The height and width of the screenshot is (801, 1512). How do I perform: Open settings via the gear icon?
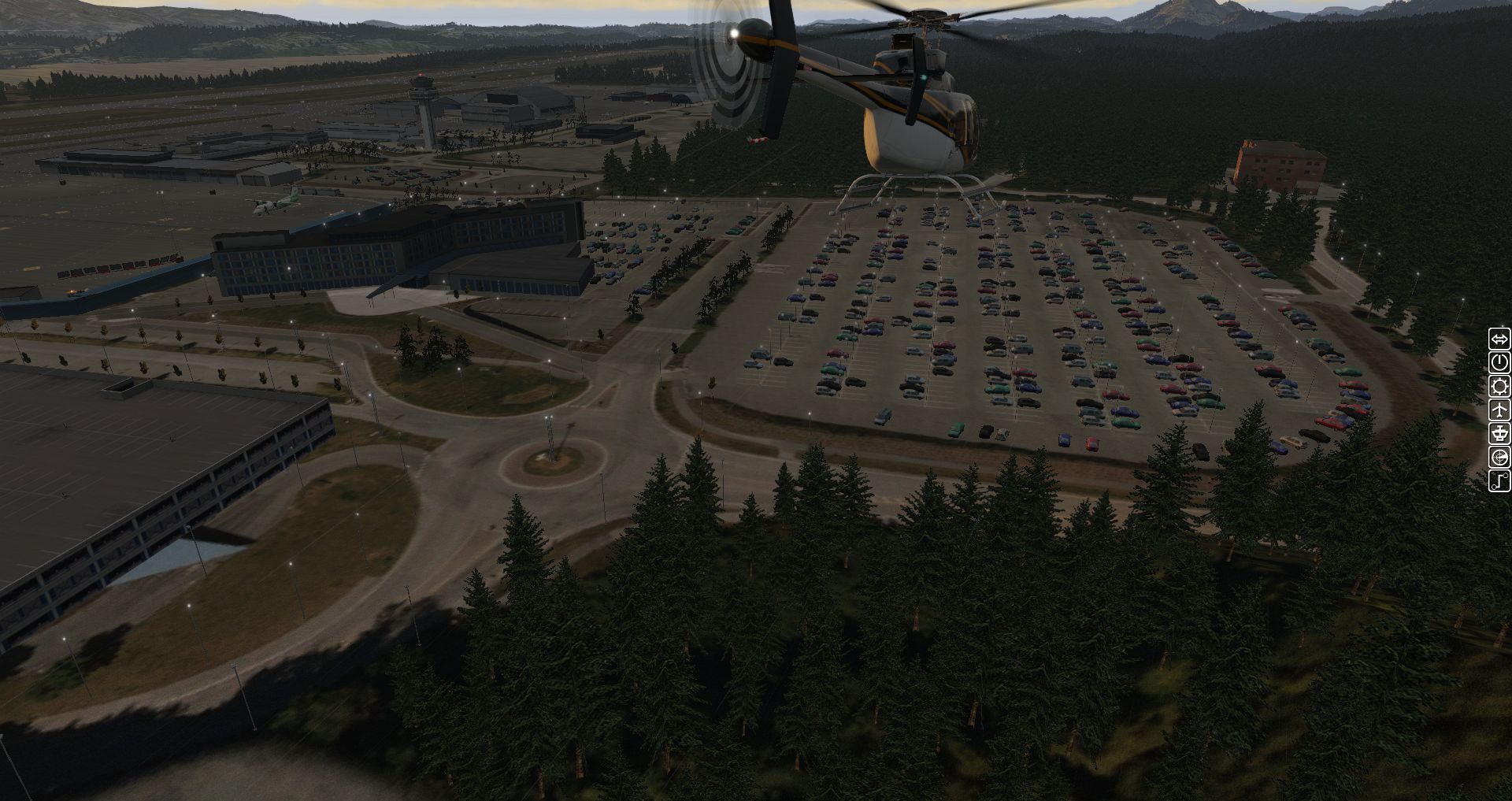coord(1499,386)
